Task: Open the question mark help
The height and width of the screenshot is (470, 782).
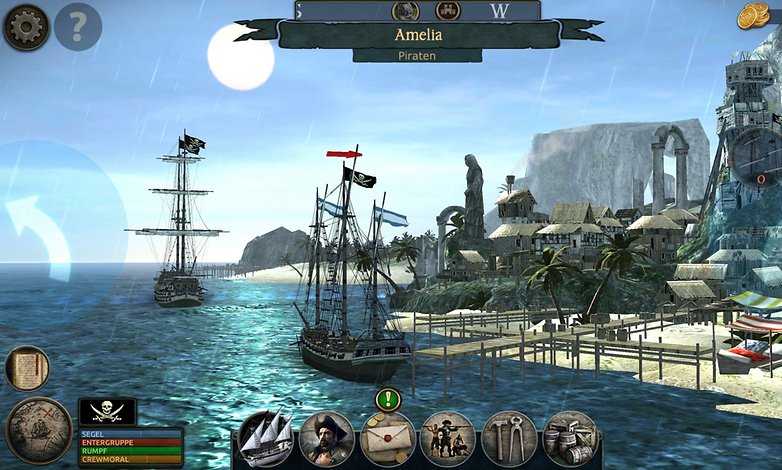Action: point(78,27)
